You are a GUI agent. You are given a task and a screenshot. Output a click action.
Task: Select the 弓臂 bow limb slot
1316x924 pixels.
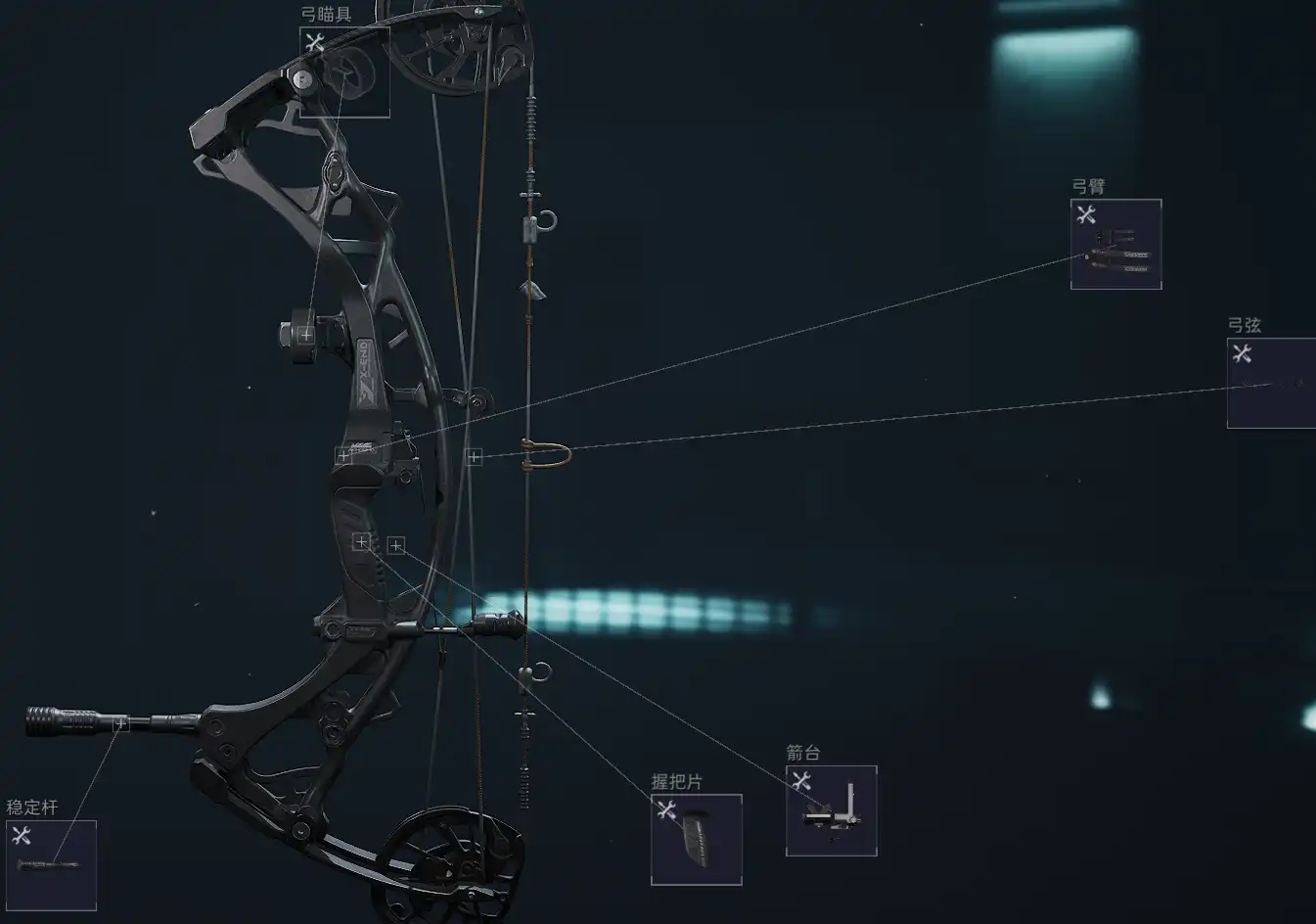coord(1115,245)
